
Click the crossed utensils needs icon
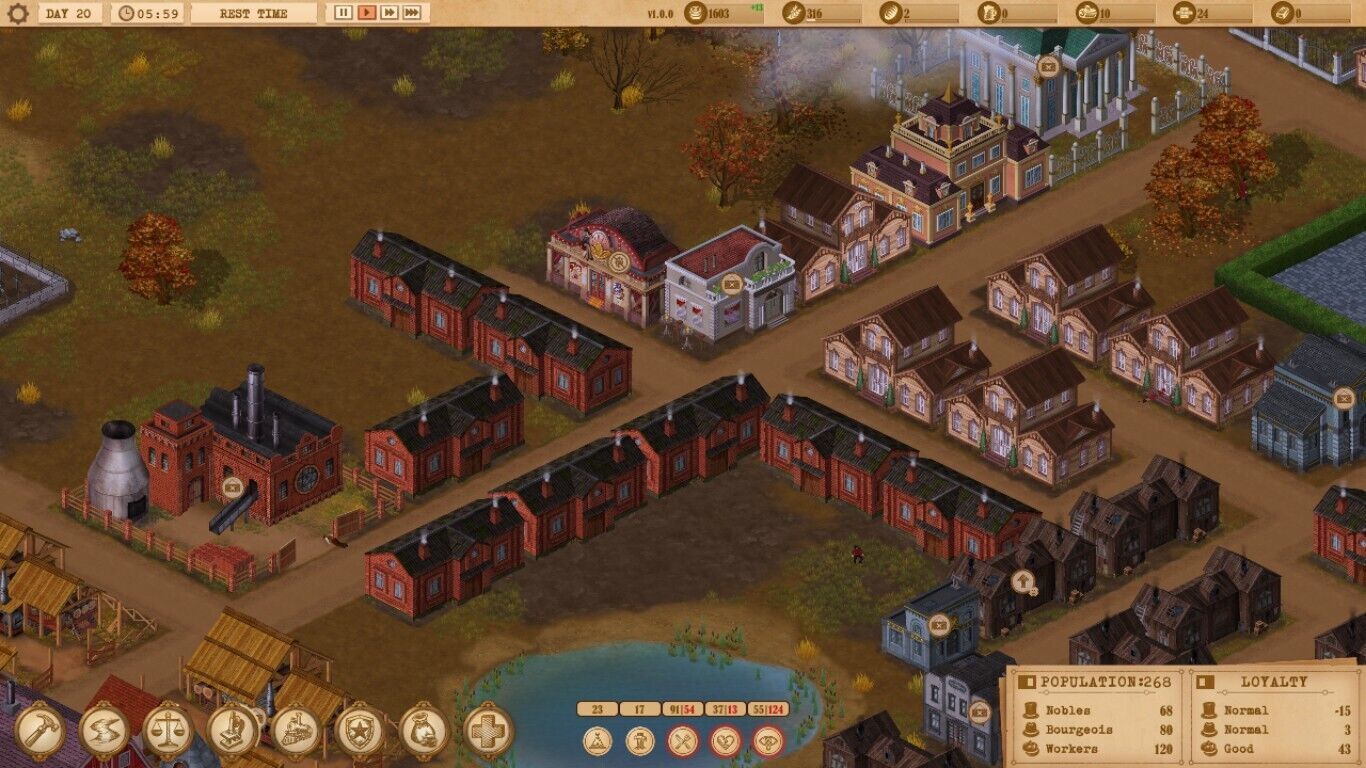[683, 742]
